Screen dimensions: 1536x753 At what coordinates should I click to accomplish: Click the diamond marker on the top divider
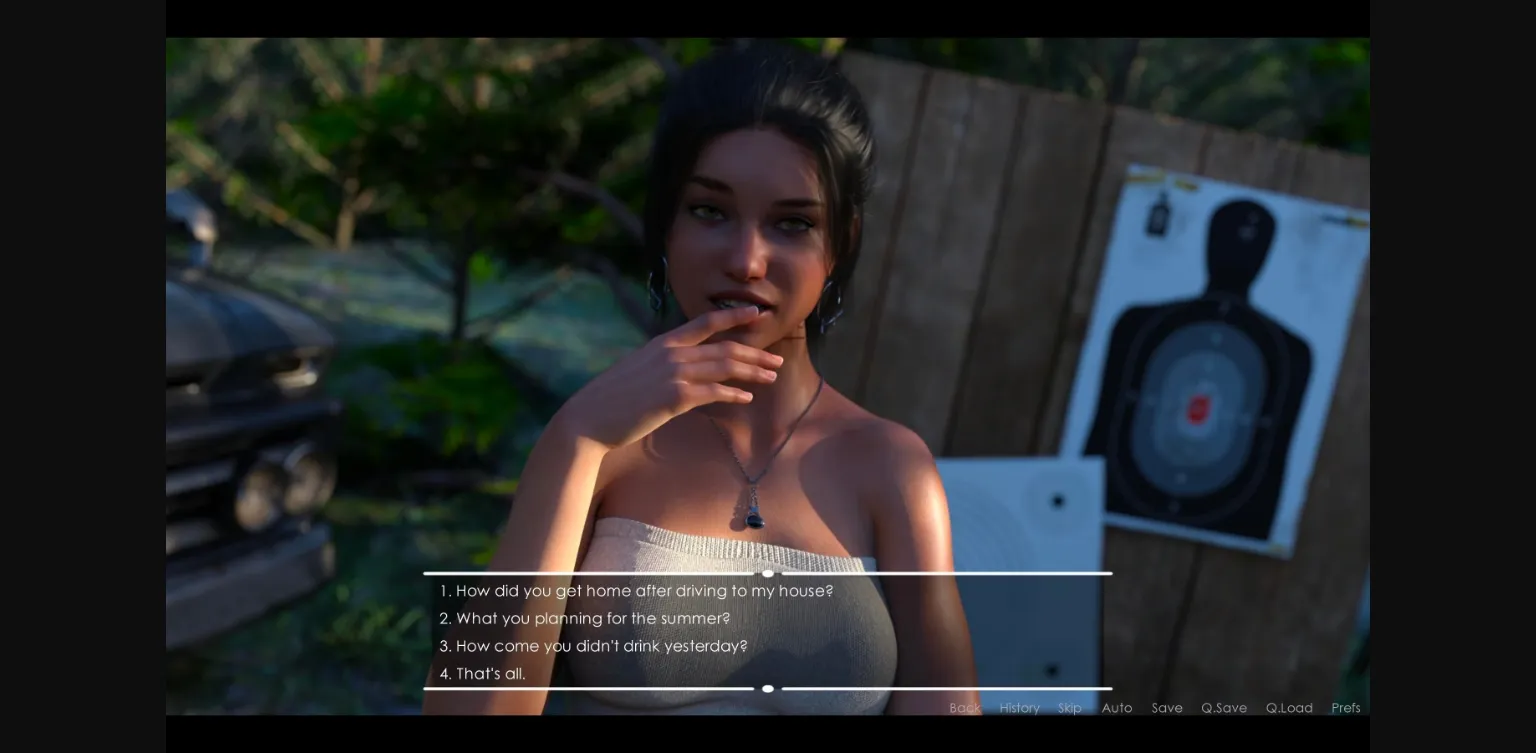coord(768,573)
